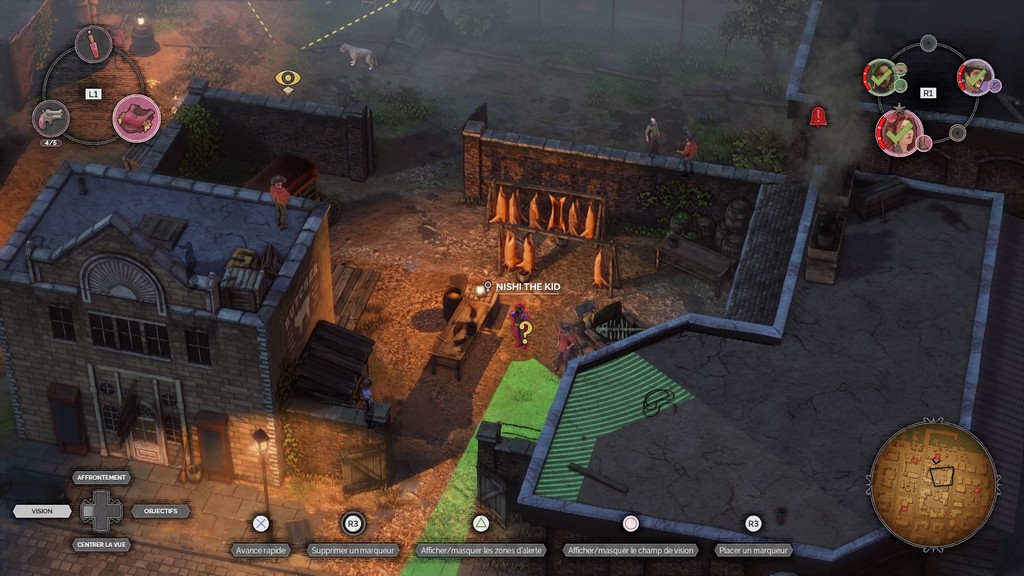The image size is (1024, 576).
Task: Click the yellow eye view marker
Action: 288,79
